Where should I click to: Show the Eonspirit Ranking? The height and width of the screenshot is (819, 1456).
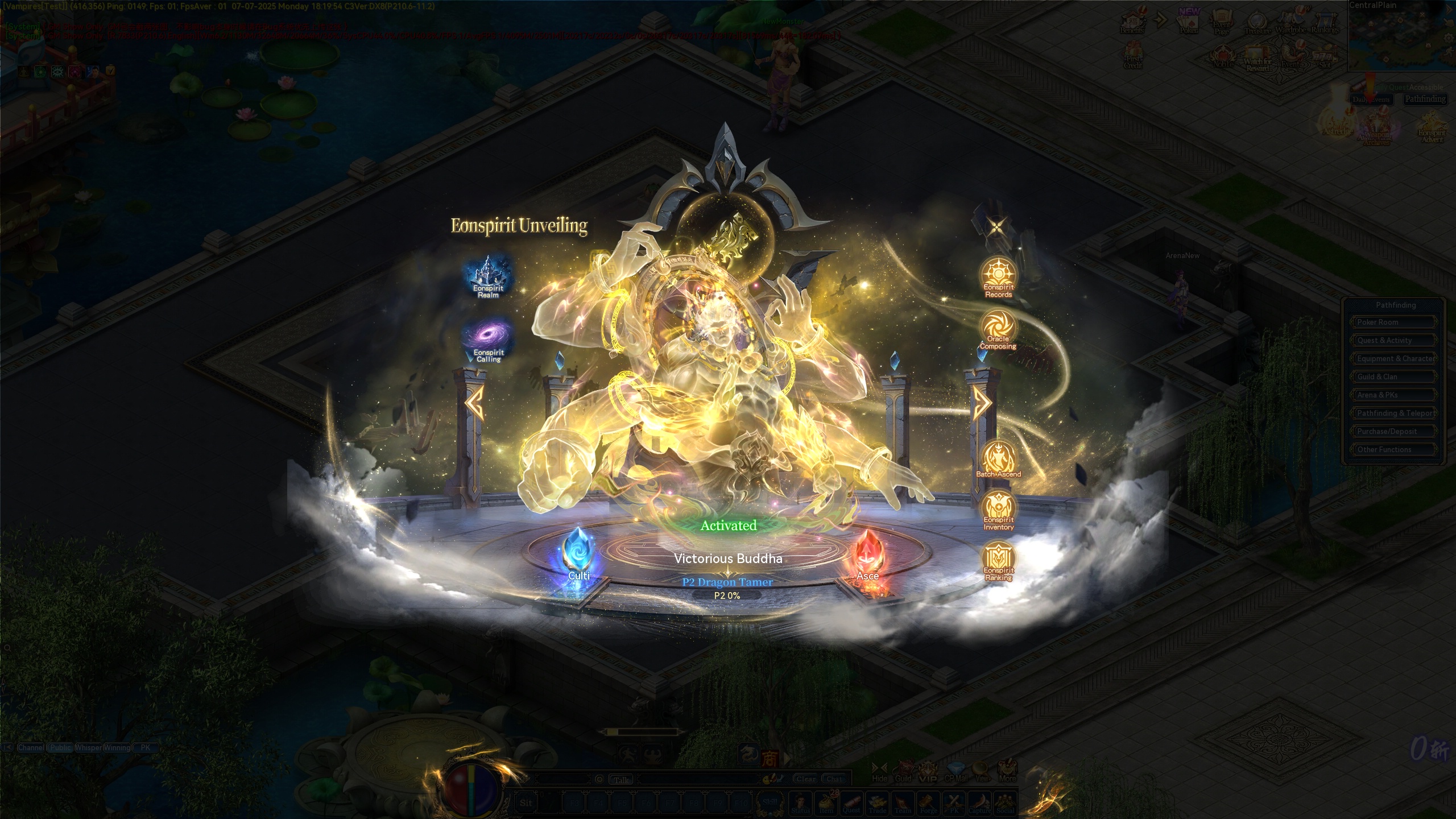[x=998, y=561]
